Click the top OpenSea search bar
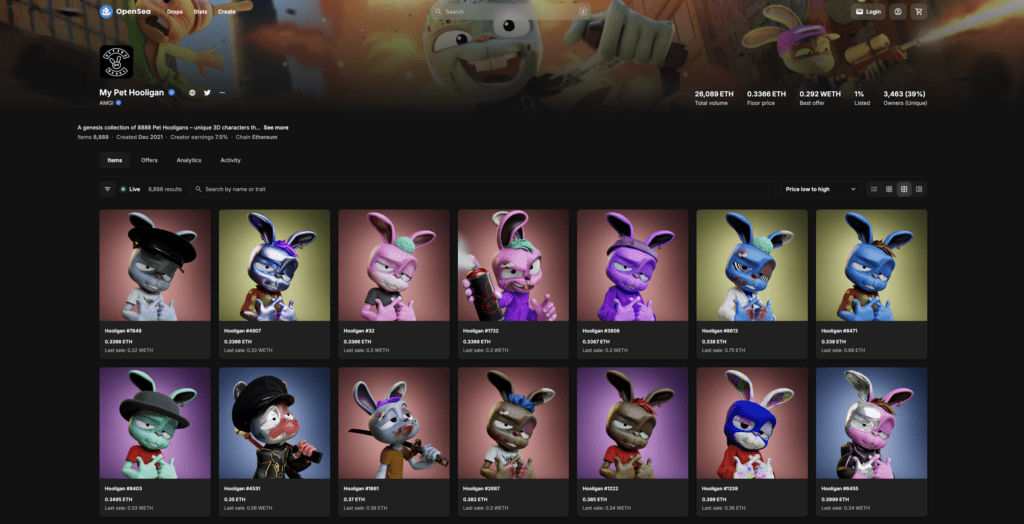Screen dimensions: 1024x524 (510, 12)
